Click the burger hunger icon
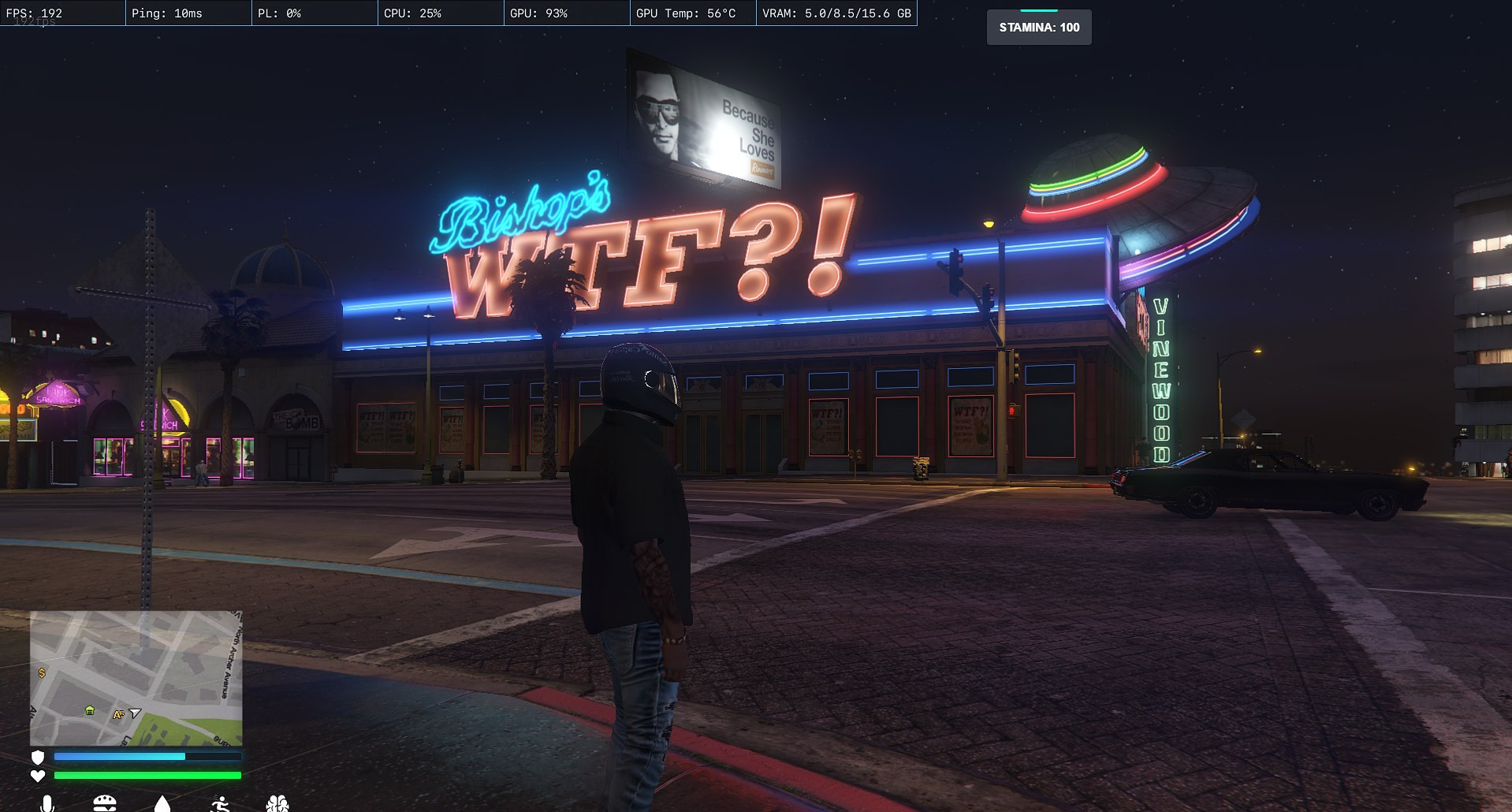 click(x=105, y=804)
